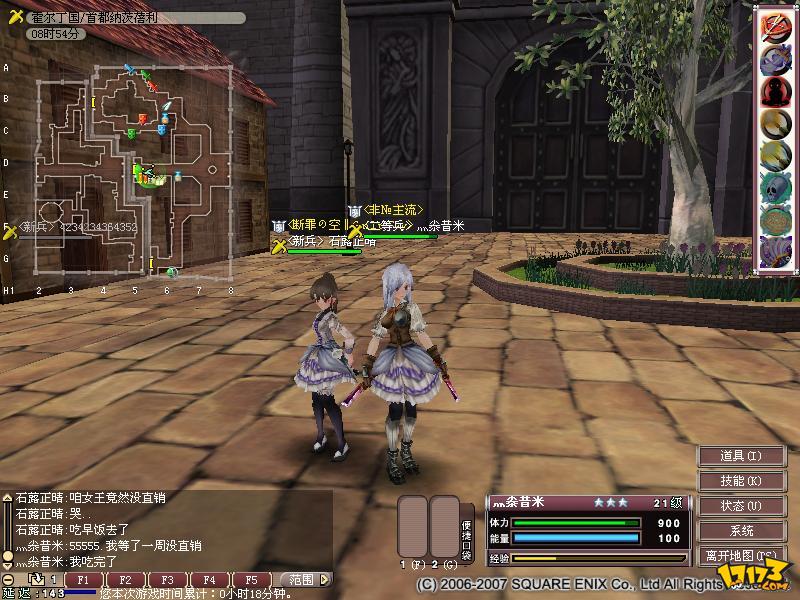
Task: Click the 离开地图 leave map button
Action: pos(741,555)
